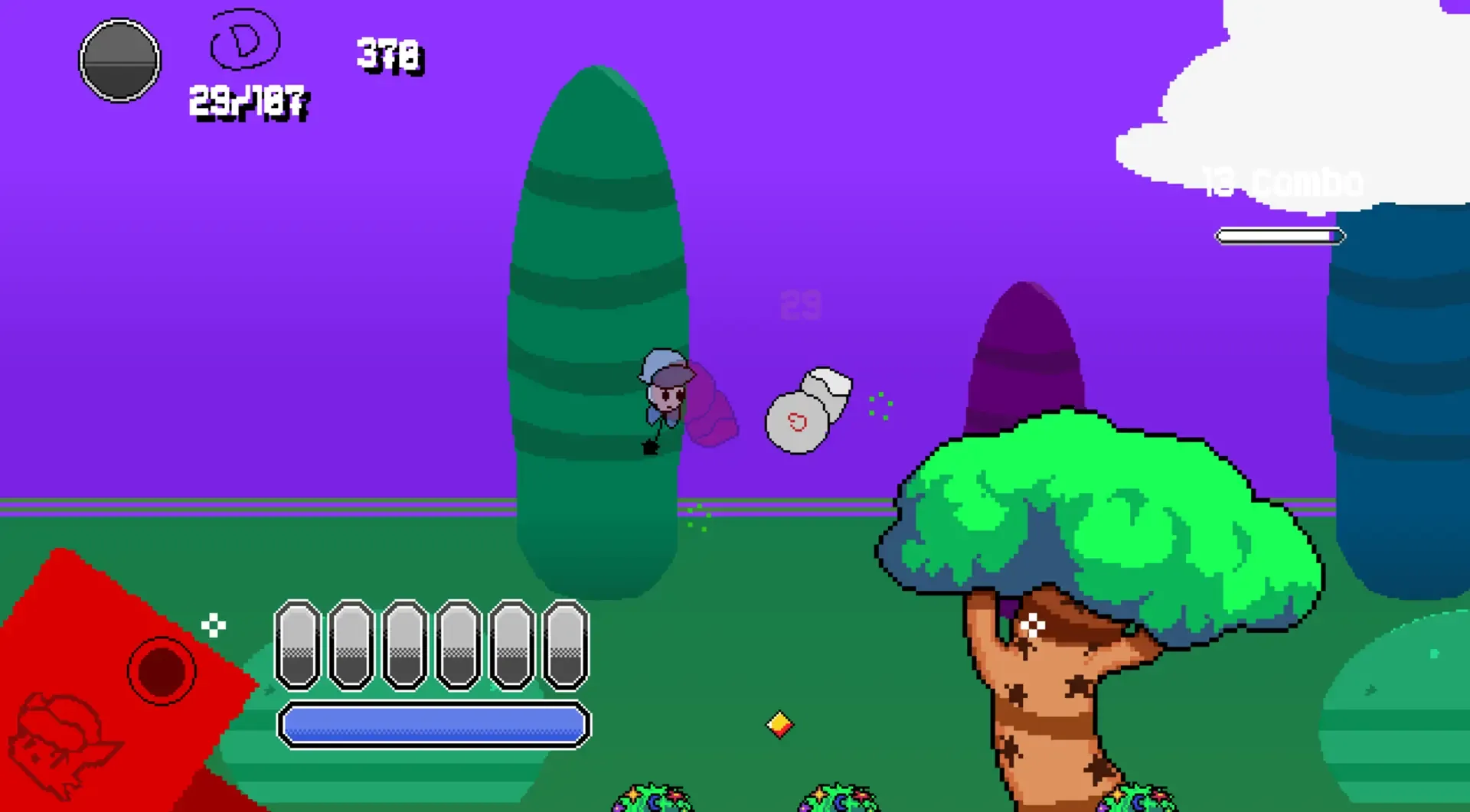
Task: Click the 29/107 collectible counter
Action: (x=247, y=100)
